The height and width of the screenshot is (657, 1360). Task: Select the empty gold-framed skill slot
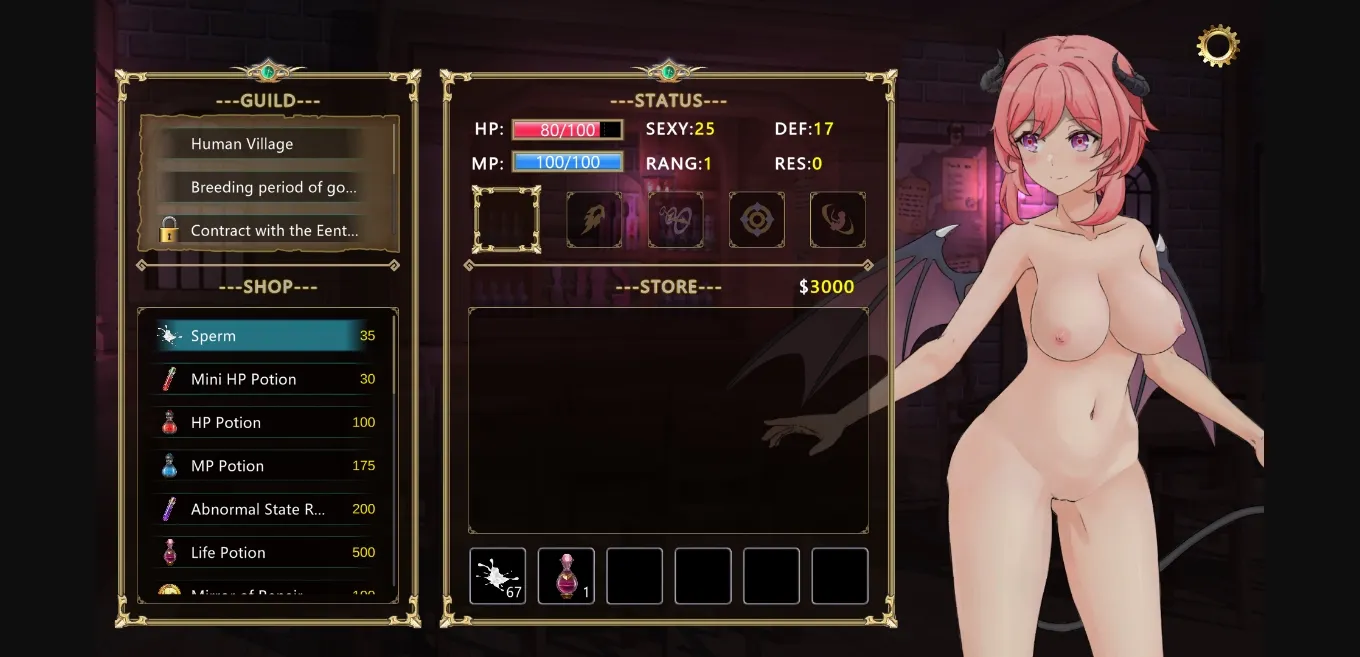[507, 219]
